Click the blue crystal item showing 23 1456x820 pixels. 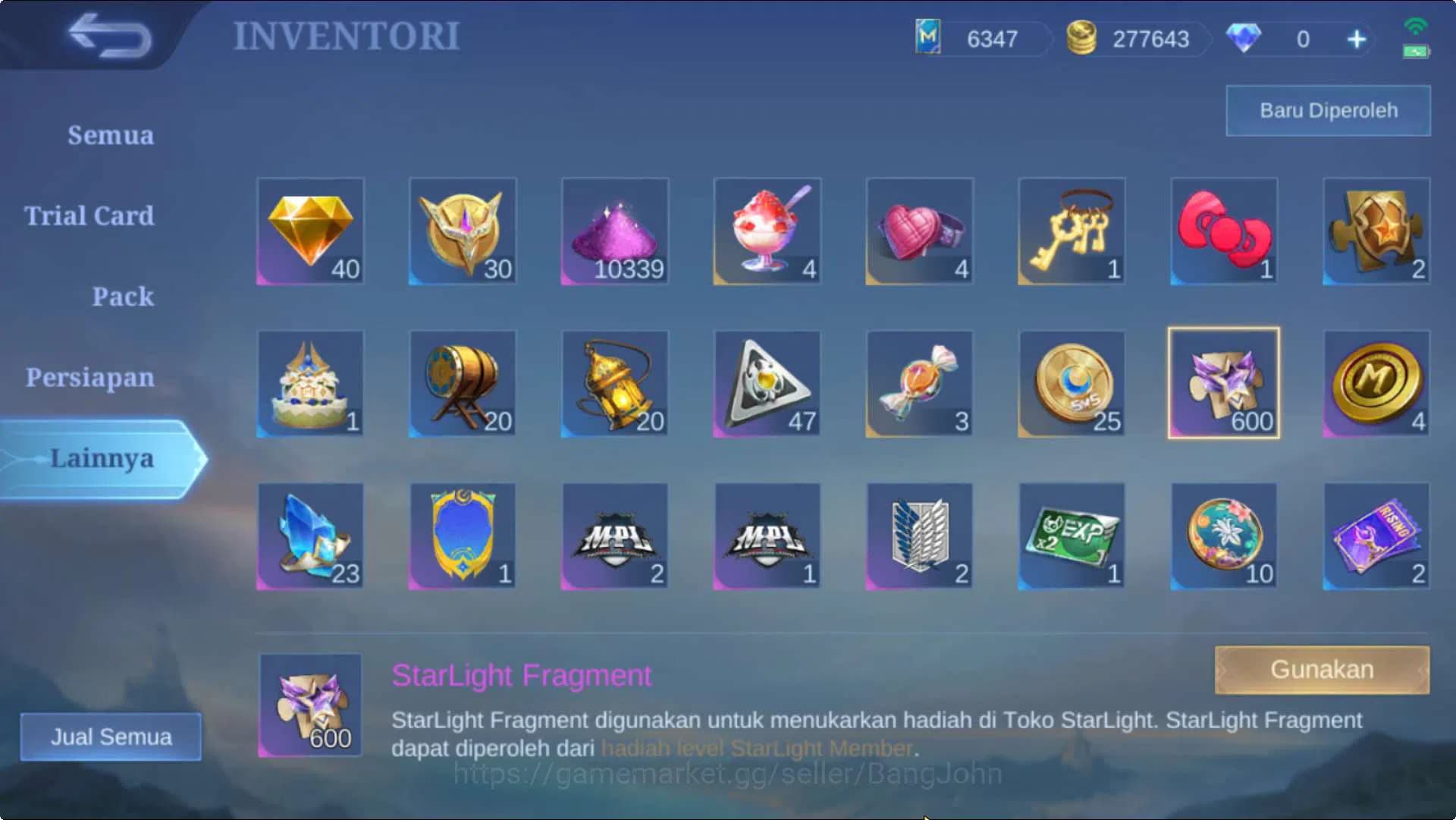click(311, 535)
